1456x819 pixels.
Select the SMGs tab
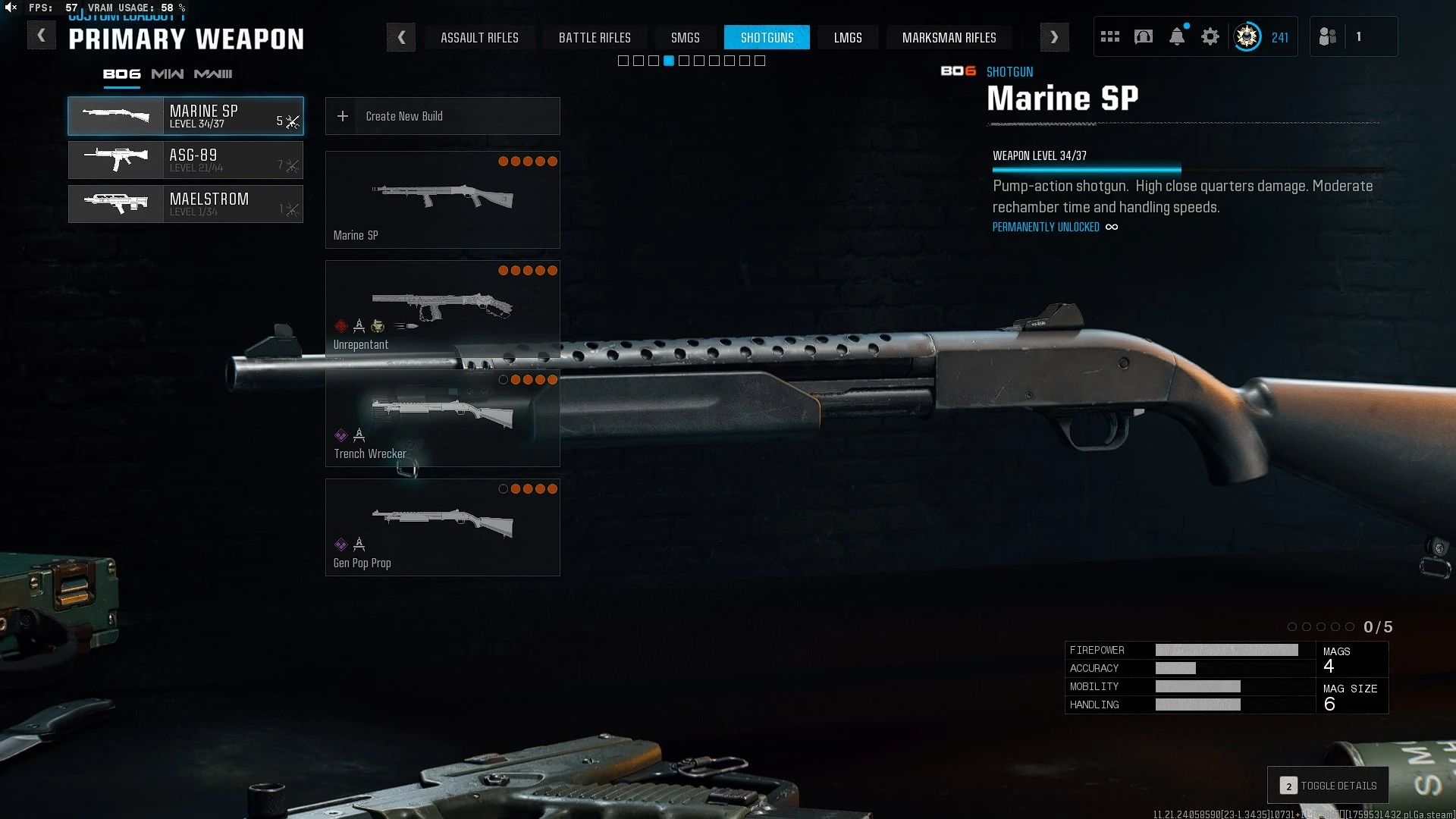click(685, 37)
